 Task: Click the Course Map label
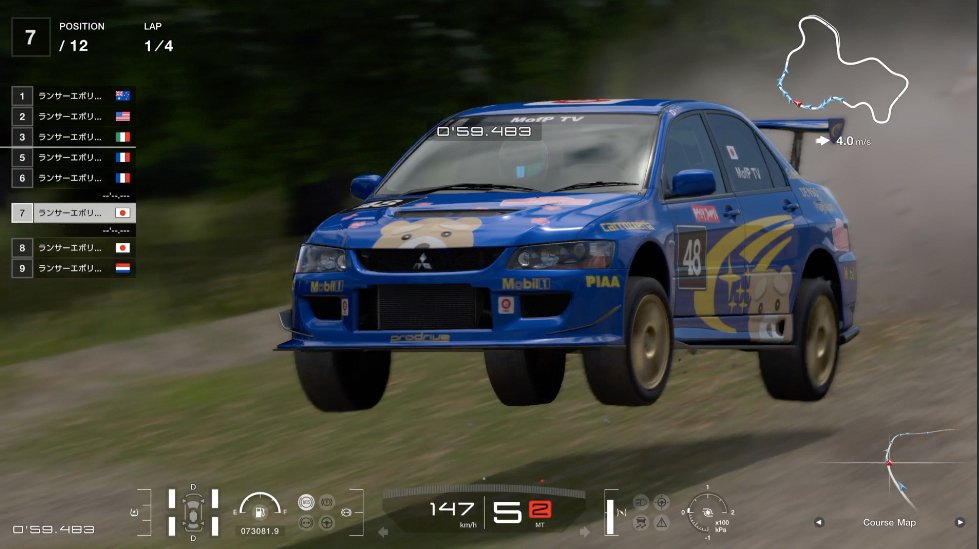coord(889,522)
